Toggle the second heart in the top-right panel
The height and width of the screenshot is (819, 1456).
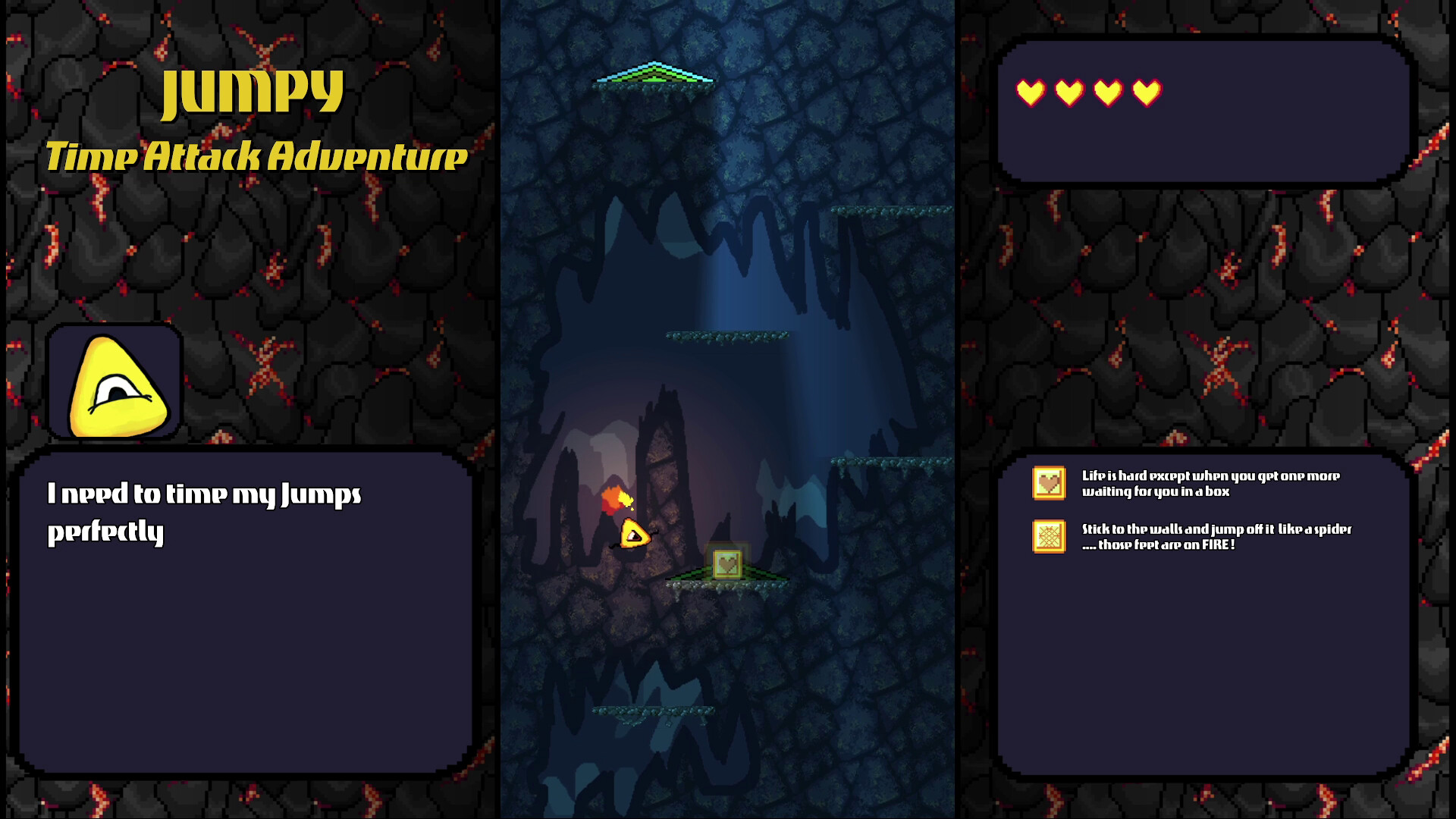(1068, 93)
